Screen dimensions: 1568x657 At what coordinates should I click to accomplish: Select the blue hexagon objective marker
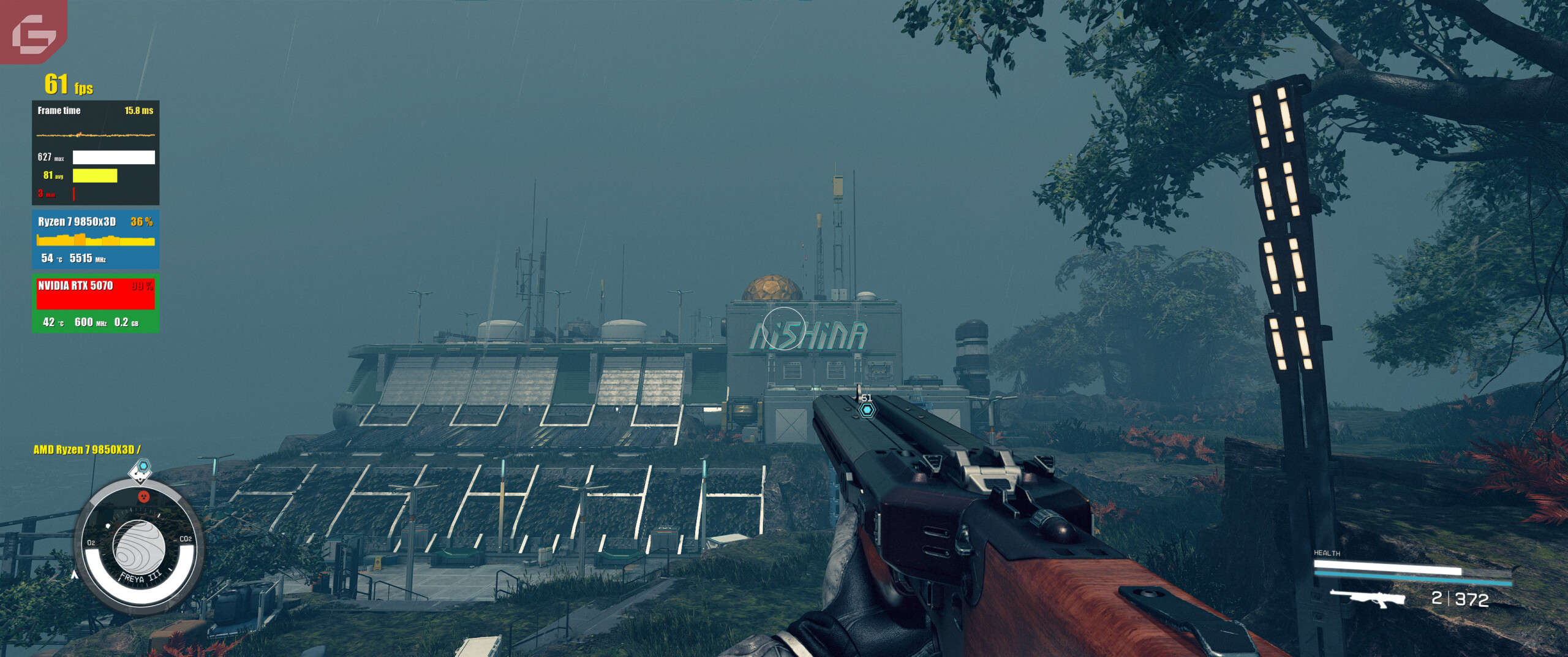point(867,409)
